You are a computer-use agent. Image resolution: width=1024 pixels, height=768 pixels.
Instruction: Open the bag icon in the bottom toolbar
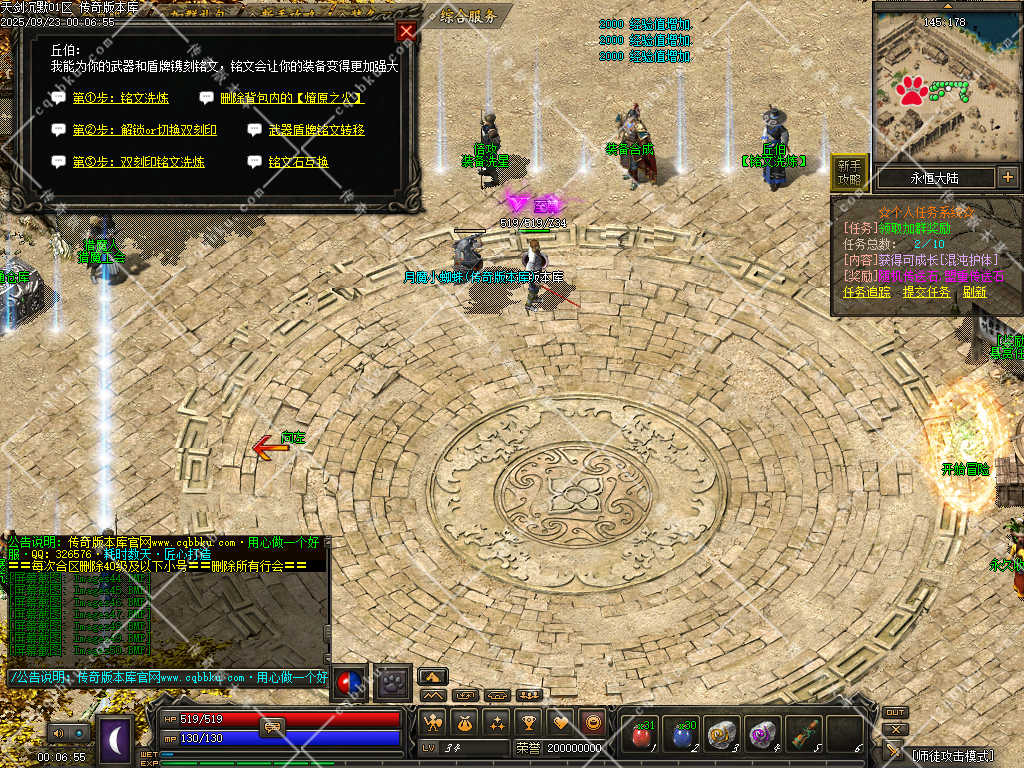(x=465, y=722)
